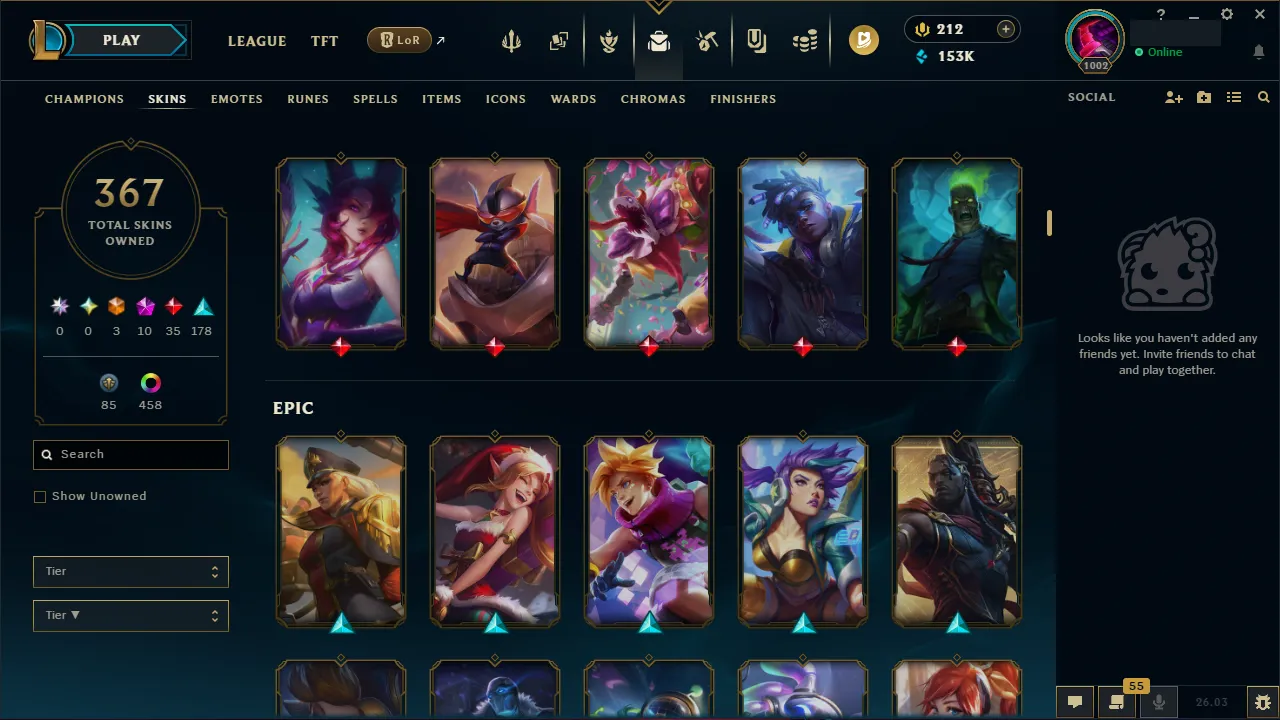
Task: Click the overlapping cards icon in top navigation
Action: (559, 41)
